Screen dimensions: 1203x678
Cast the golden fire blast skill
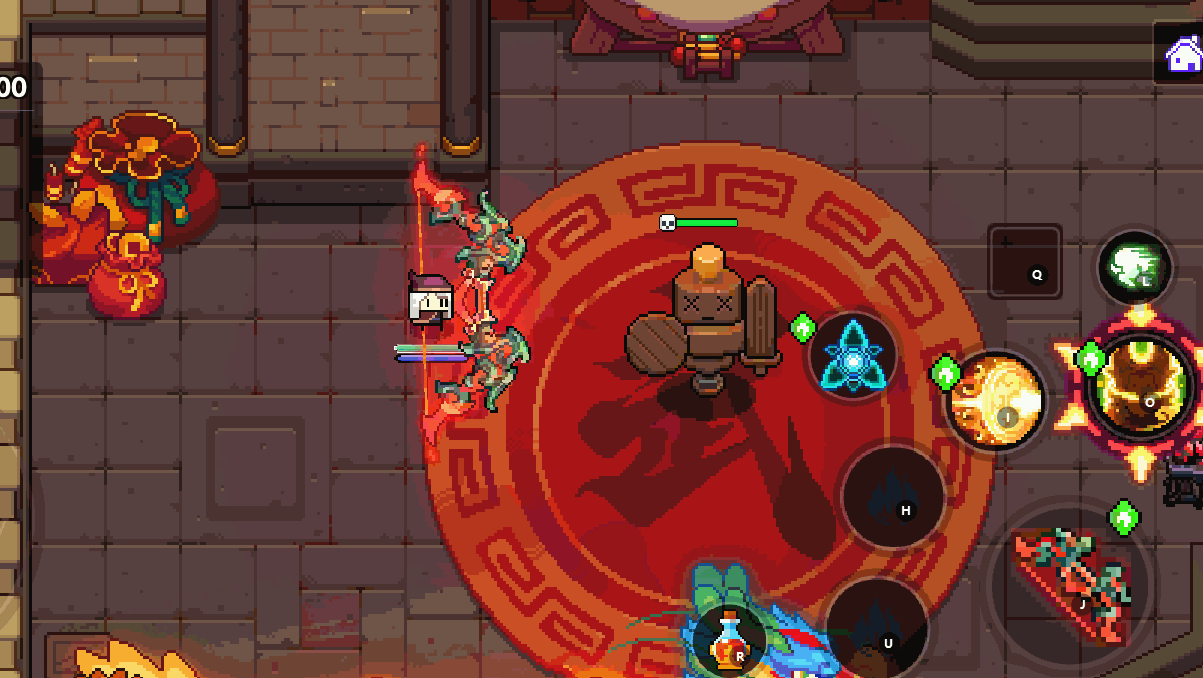coord(996,401)
